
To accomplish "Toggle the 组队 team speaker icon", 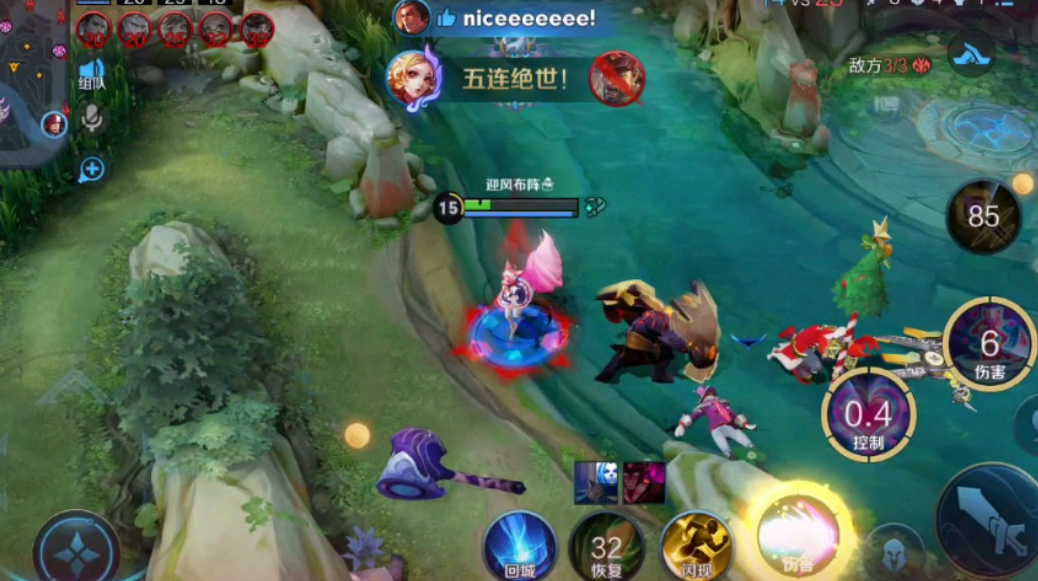I will (92, 75).
